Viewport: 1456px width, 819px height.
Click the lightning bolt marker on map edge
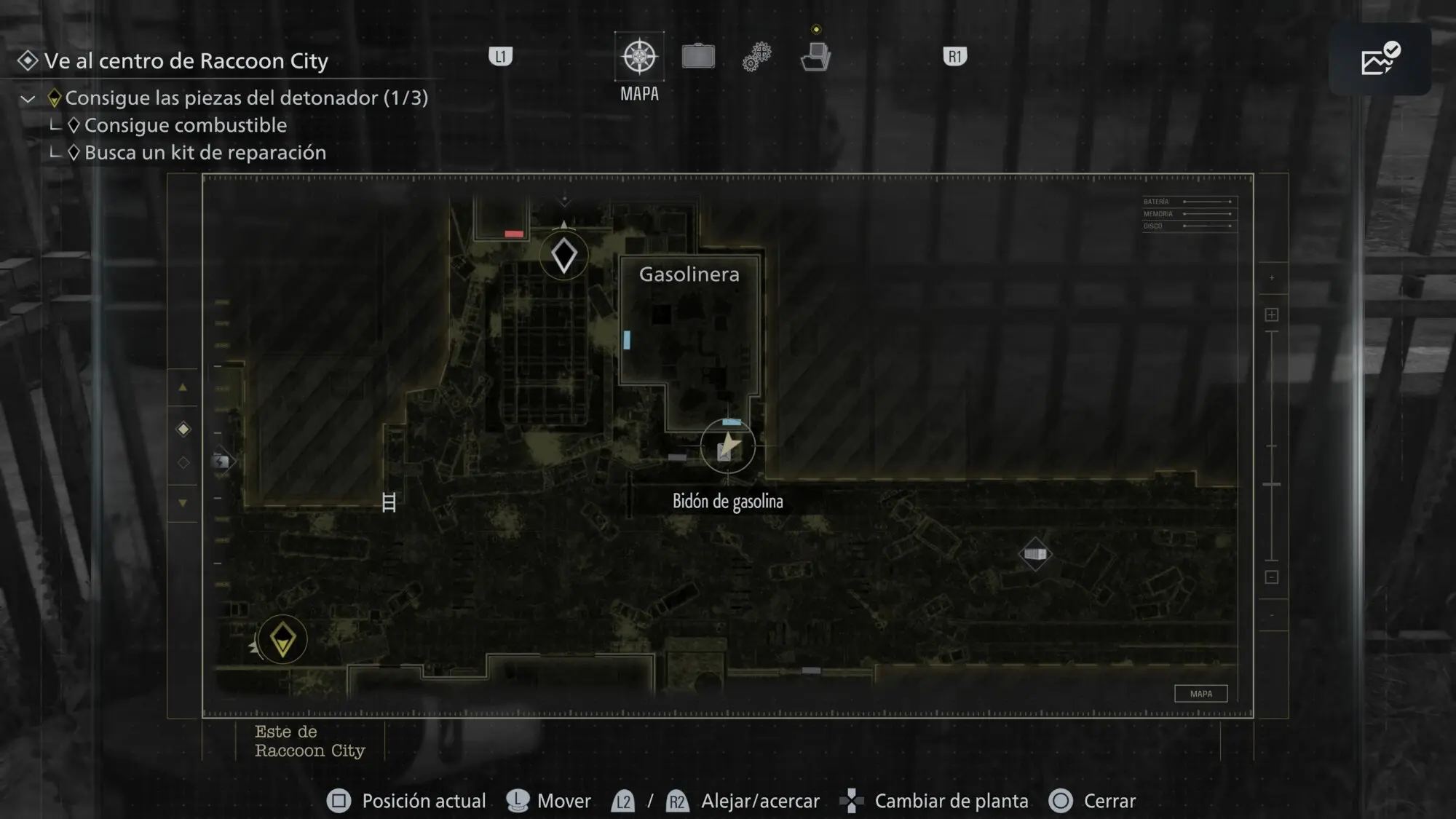[221, 462]
